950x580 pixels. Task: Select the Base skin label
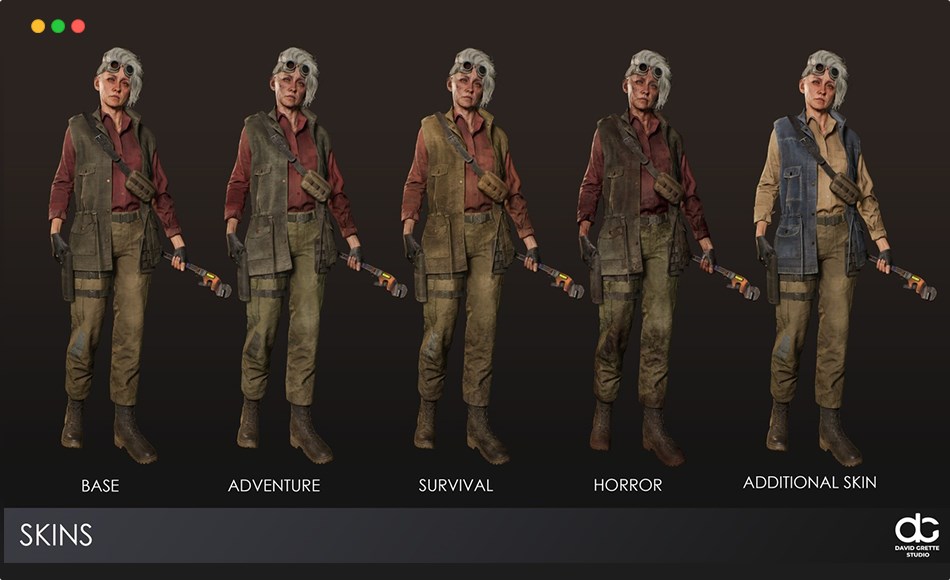point(100,486)
